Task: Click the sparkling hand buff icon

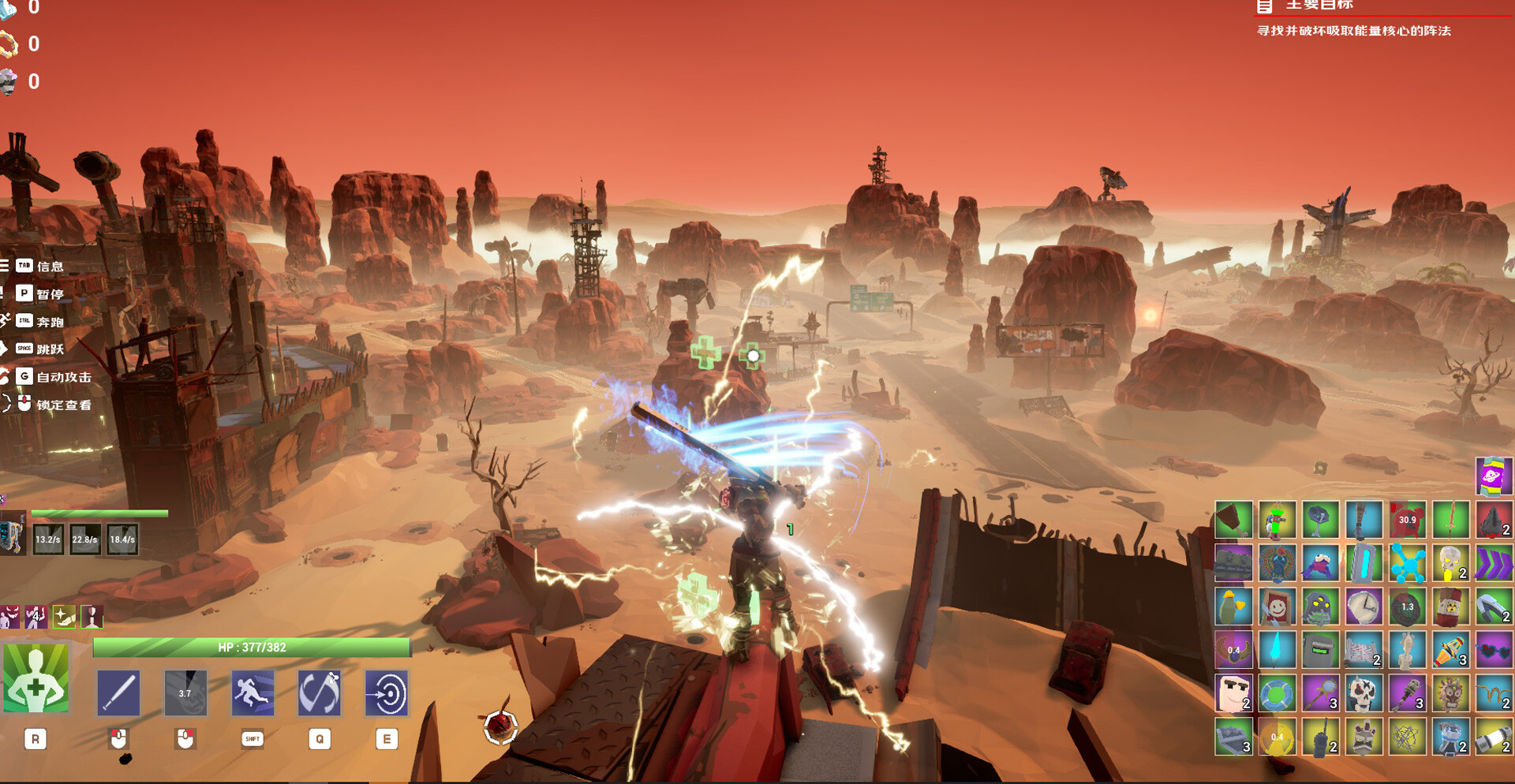Action: pyautogui.click(x=64, y=617)
